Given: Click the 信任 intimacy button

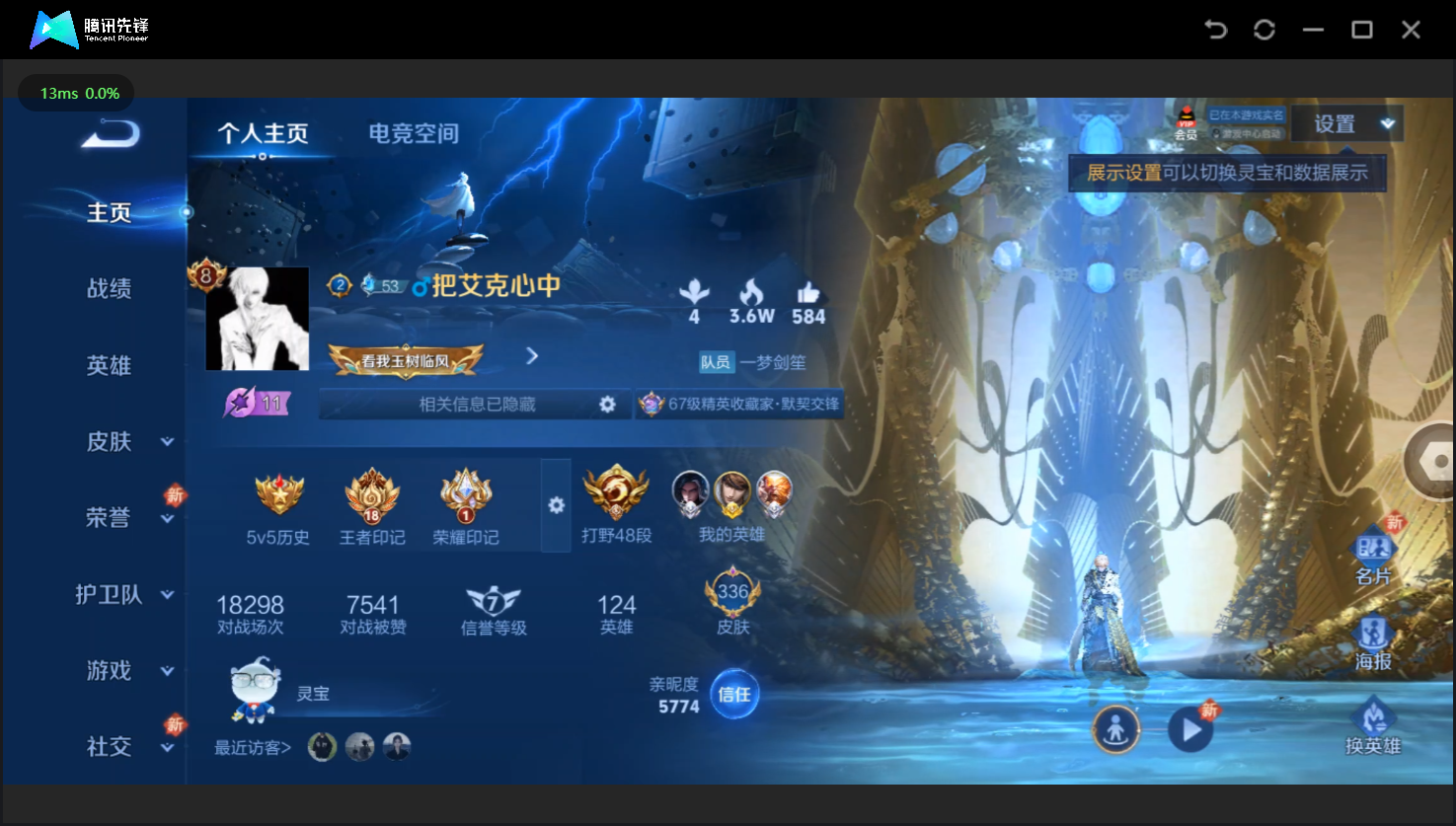Looking at the screenshot, I should (733, 695).
